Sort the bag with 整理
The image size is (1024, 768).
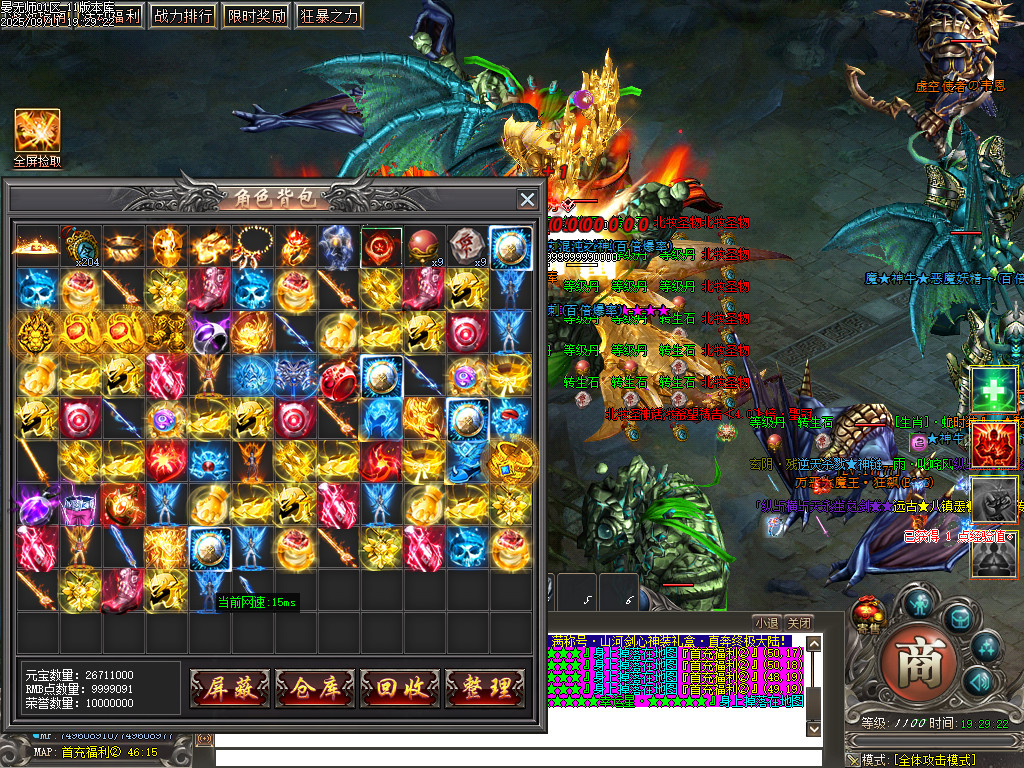pos(485,688)
